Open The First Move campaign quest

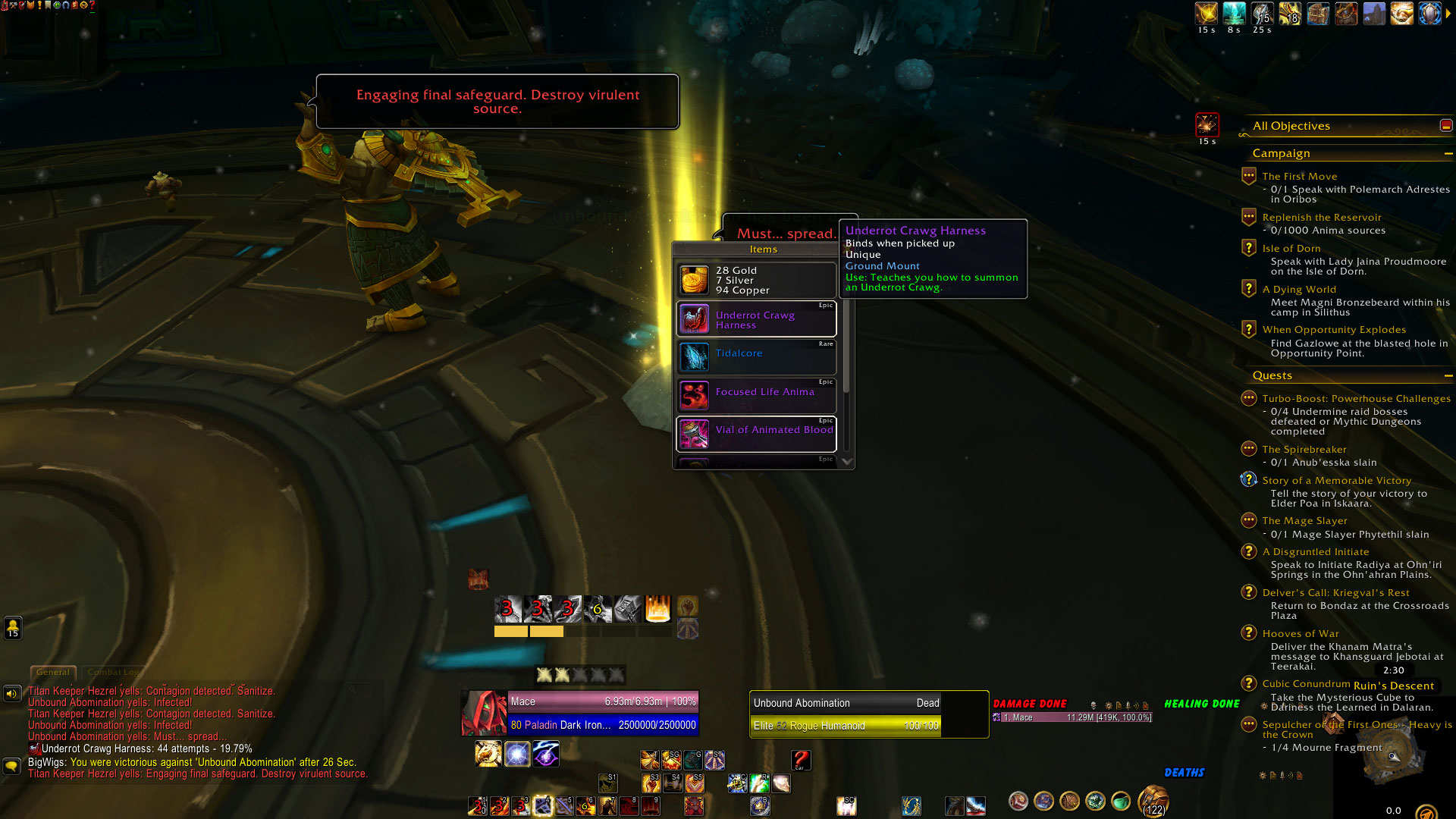[x=1300, y=177]
